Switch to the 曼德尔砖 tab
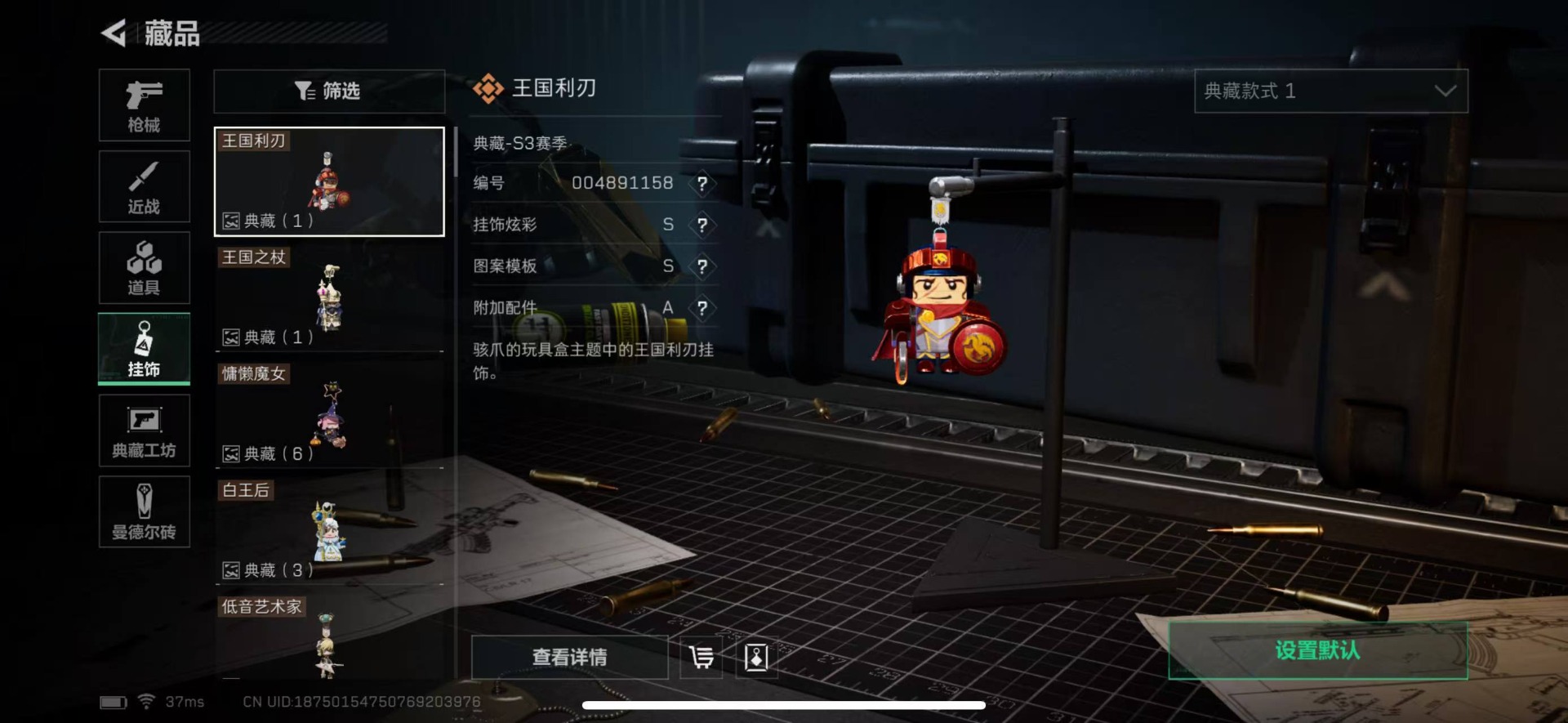1568x723 pixels. [x=144, y=511]
